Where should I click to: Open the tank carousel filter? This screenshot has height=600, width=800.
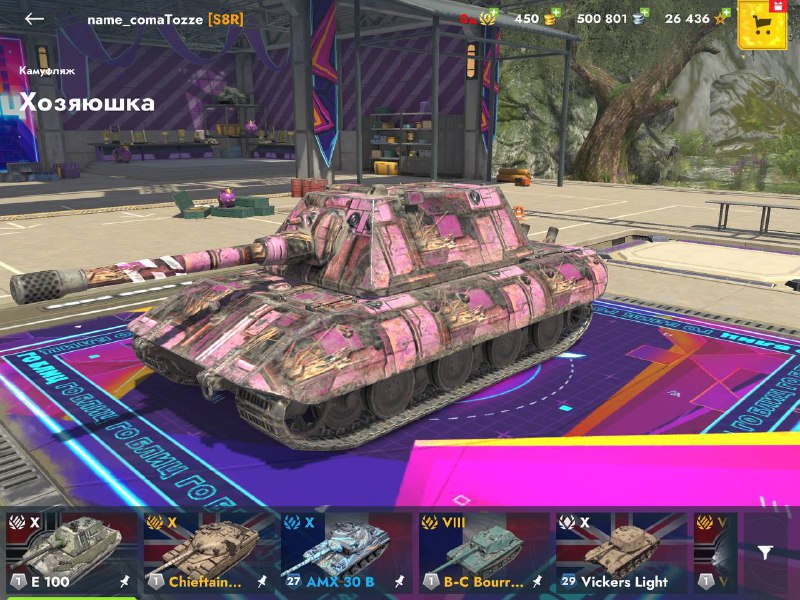tap(765, 552)
